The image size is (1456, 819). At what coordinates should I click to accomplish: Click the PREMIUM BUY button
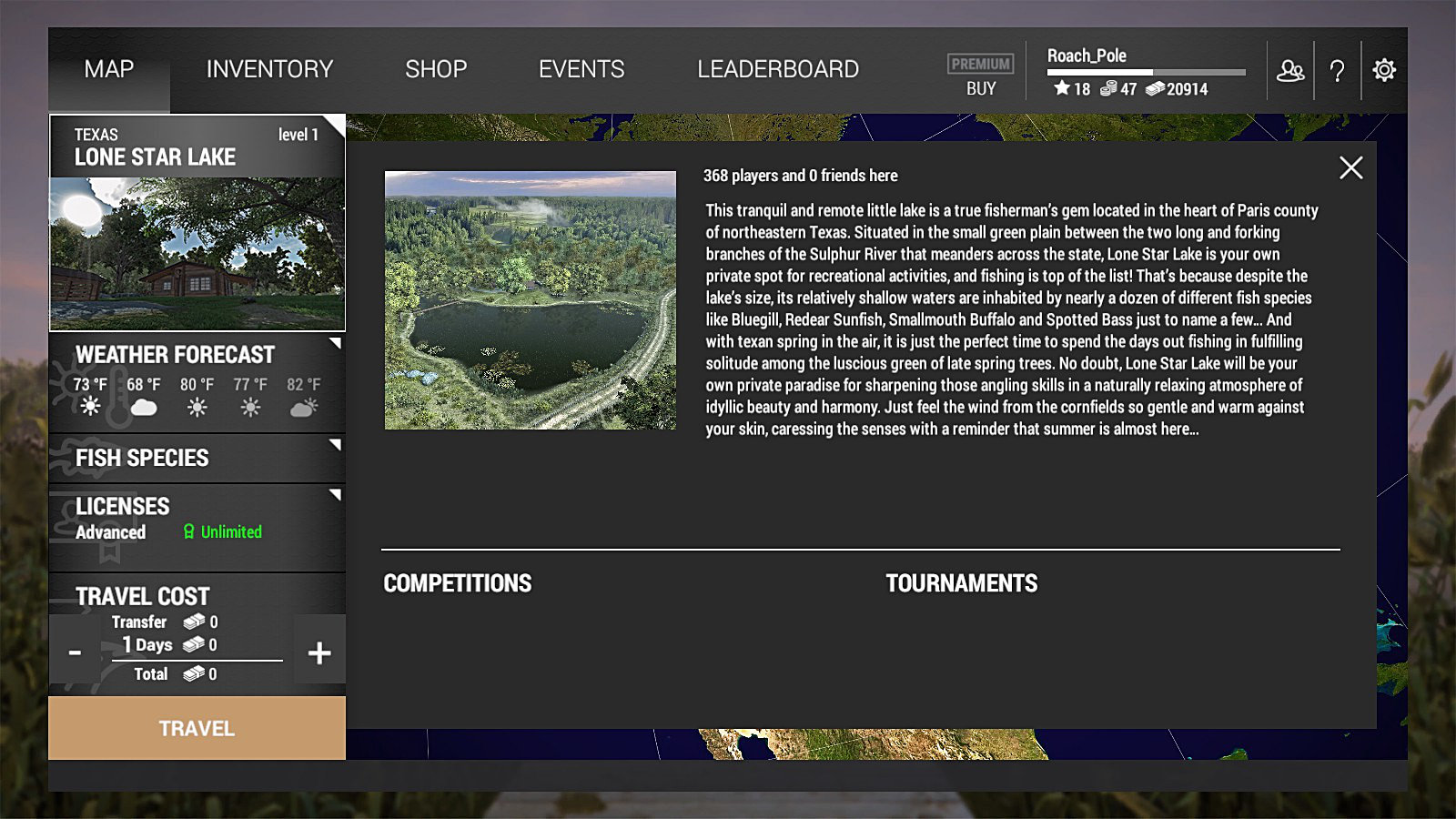tap(980, 76)
